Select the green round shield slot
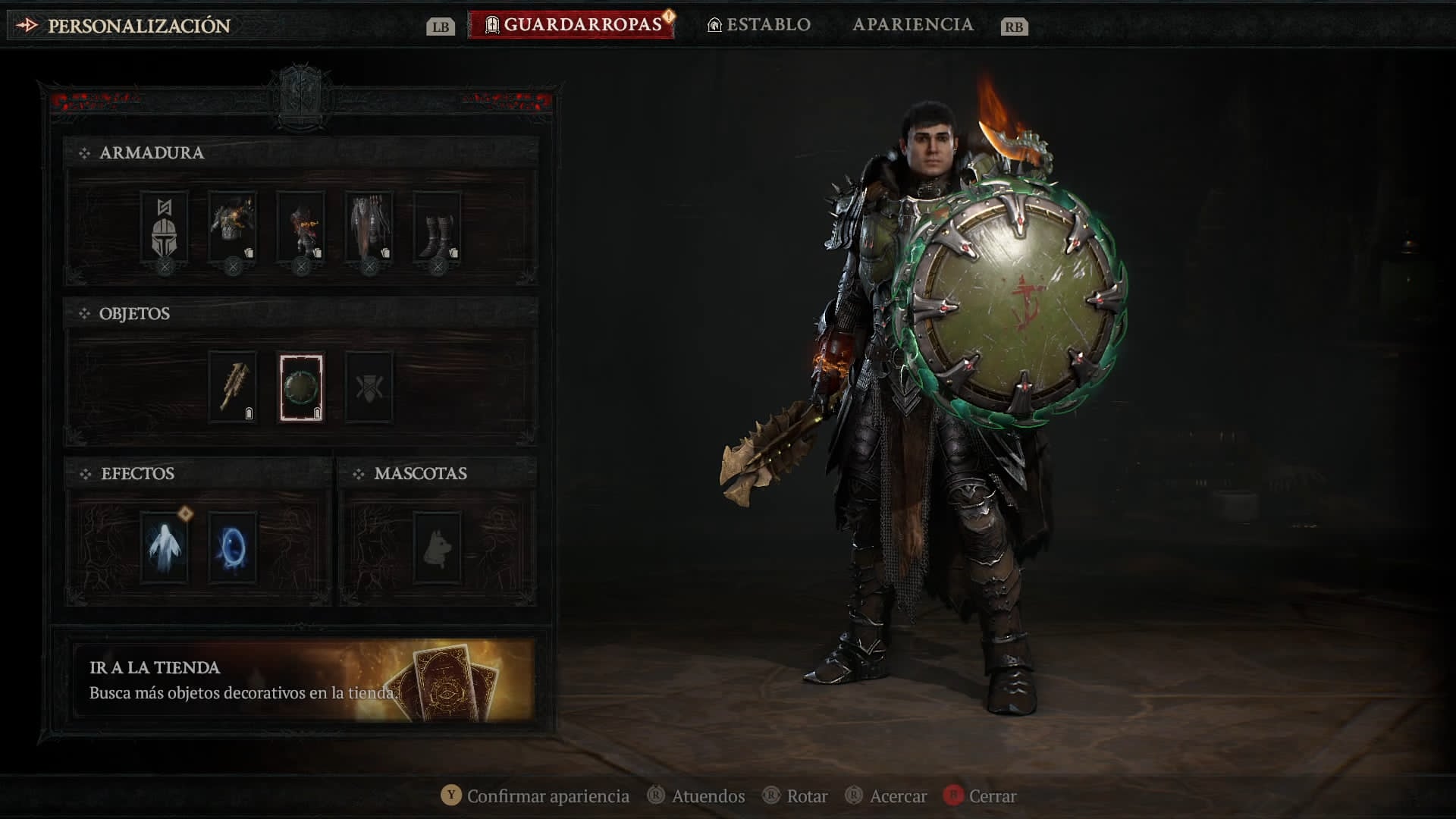Image resolution: width=1456 pixels, height=819 pixels. (301, 388)
